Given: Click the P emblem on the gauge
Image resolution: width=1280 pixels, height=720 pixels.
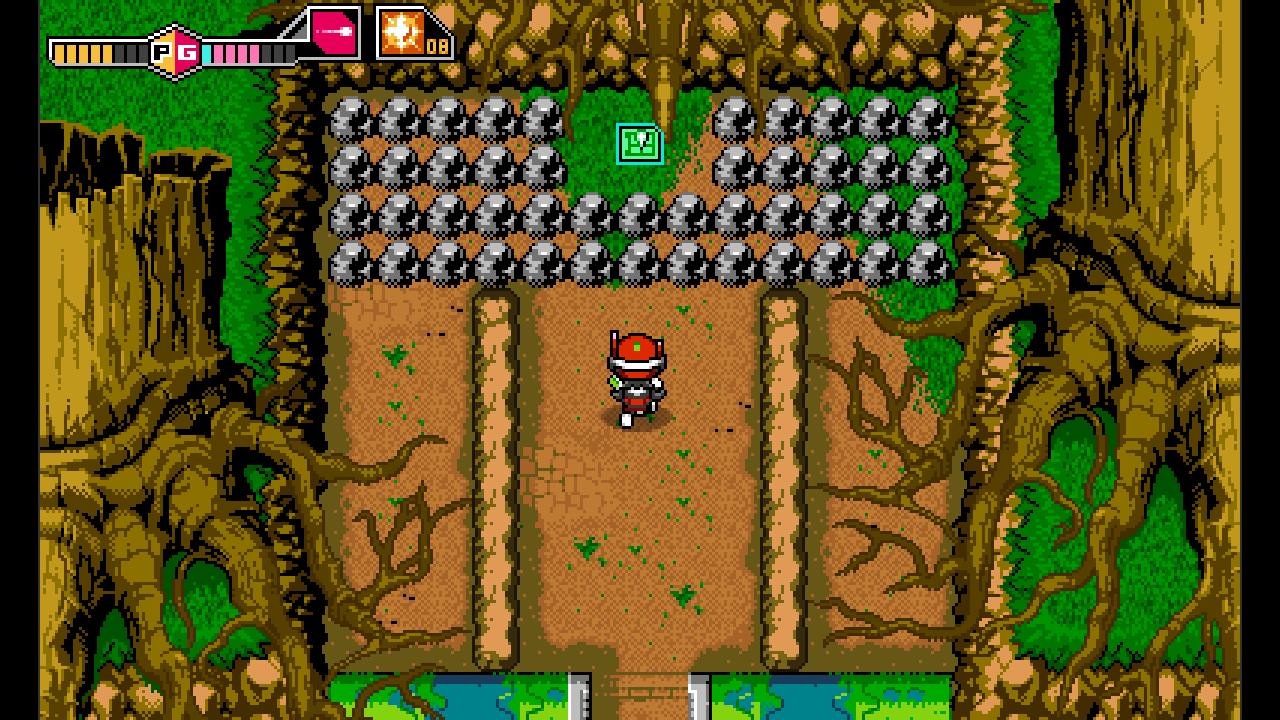Looking at the screenshot, I should (x=160, y=51).
